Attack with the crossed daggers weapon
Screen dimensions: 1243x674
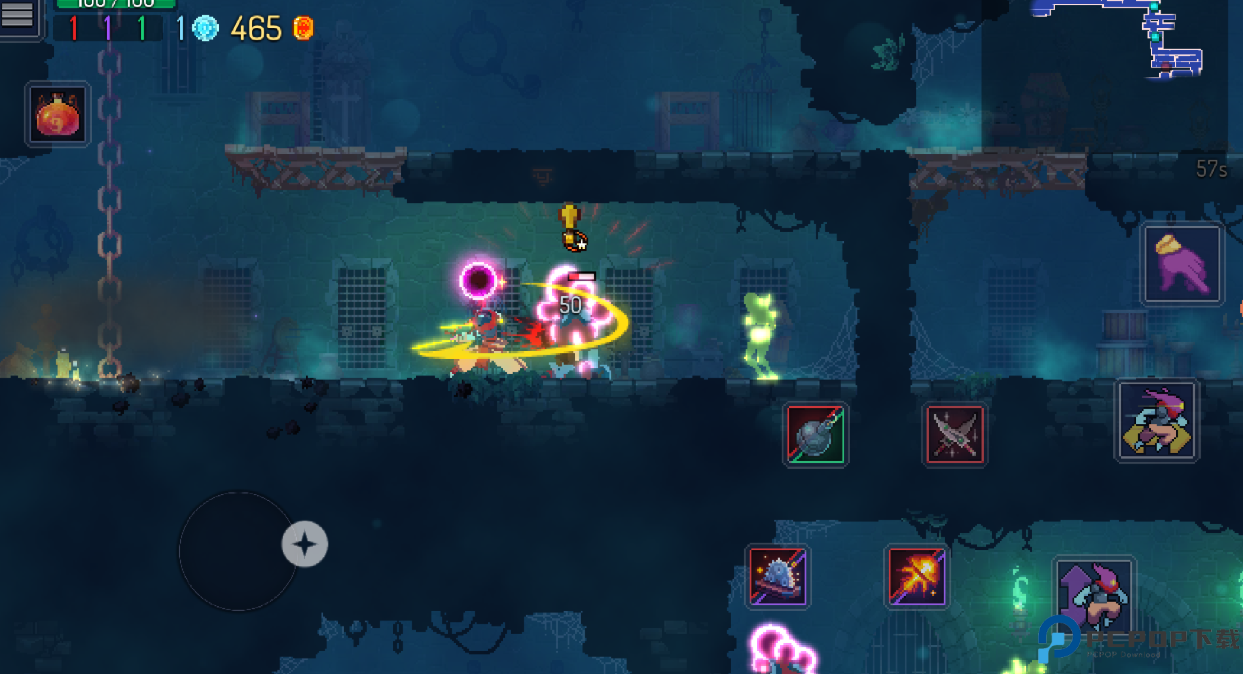pos(954,434)
